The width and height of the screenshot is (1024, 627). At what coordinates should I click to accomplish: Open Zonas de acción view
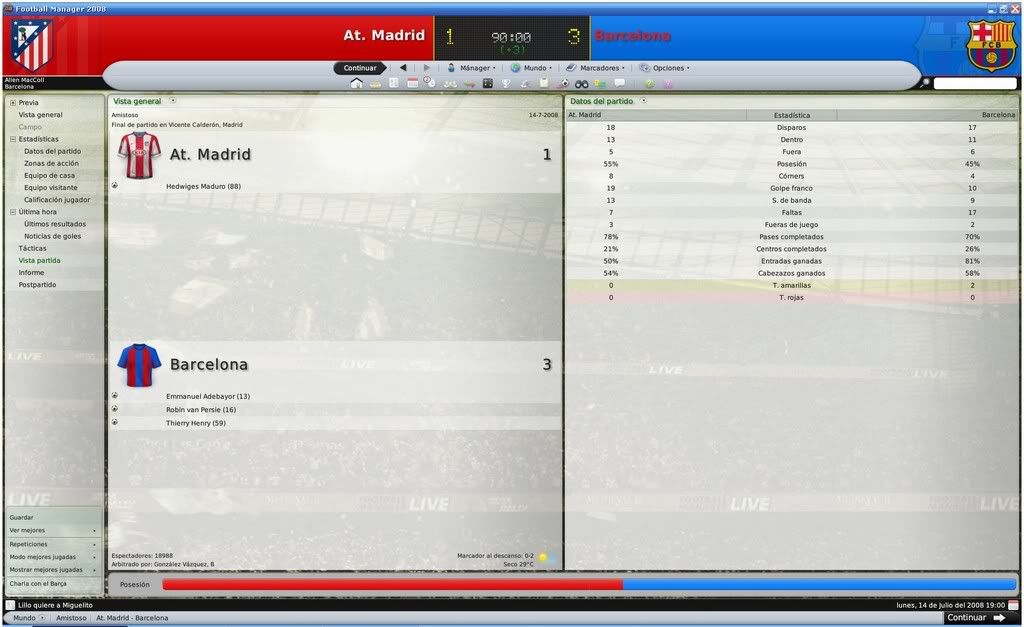(51, 163)
